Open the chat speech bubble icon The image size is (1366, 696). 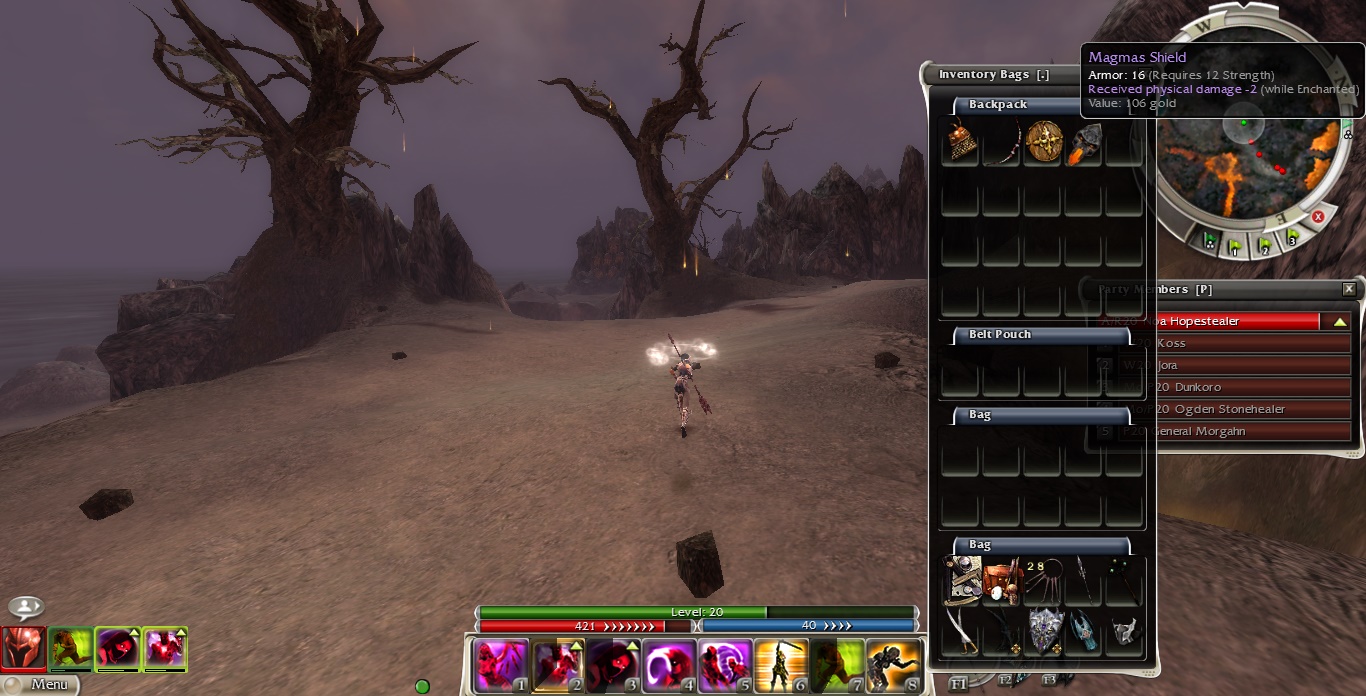click(26, 607)
